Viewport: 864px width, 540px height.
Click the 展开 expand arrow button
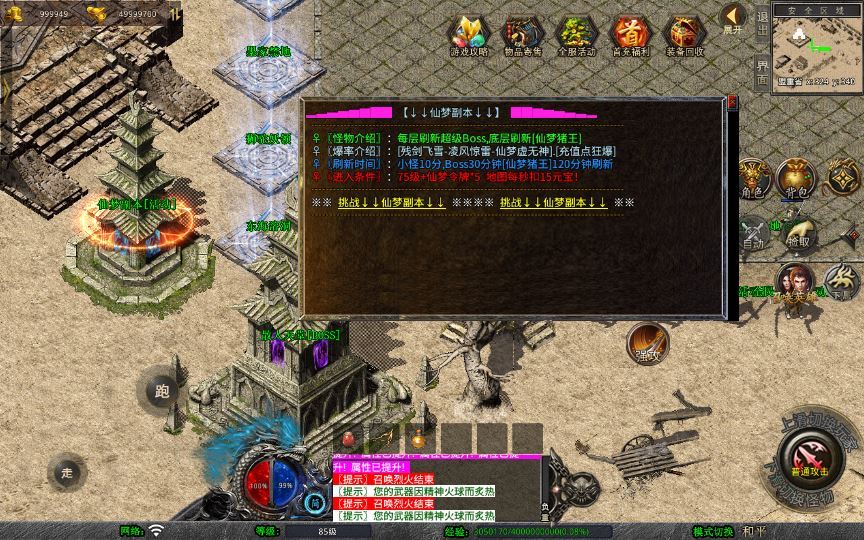(734, 19)
